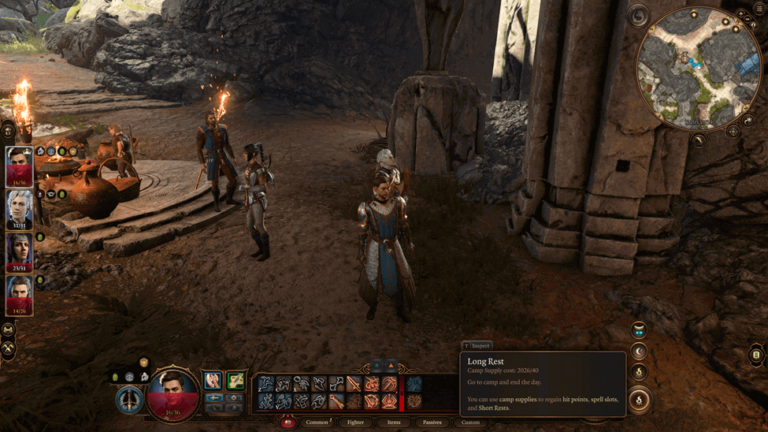Click the active character's large portrait
This screenshot has width=768, height=432.
[172, 394]
